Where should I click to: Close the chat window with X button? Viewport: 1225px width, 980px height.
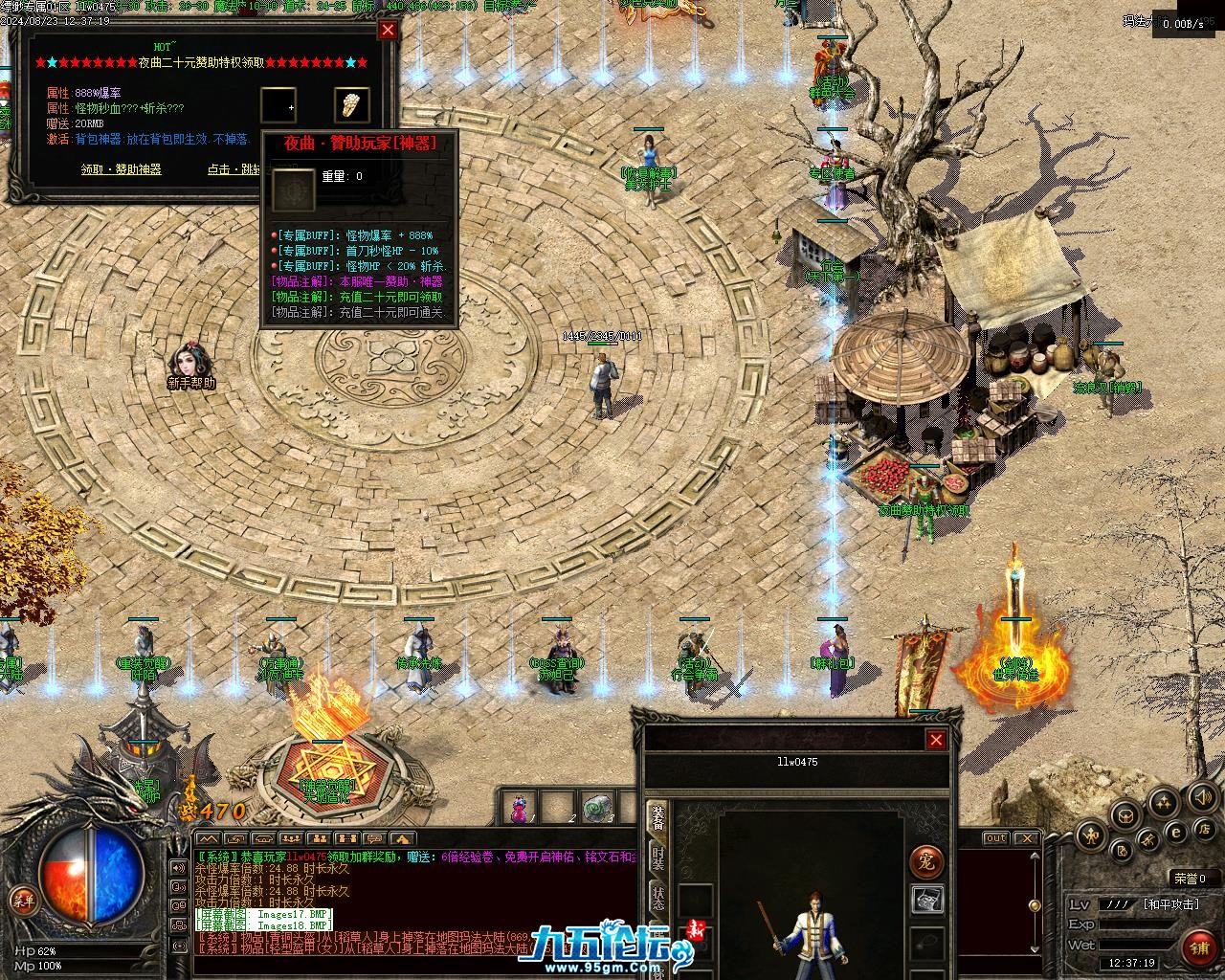pyautogui.click(x=1026, y=838)
